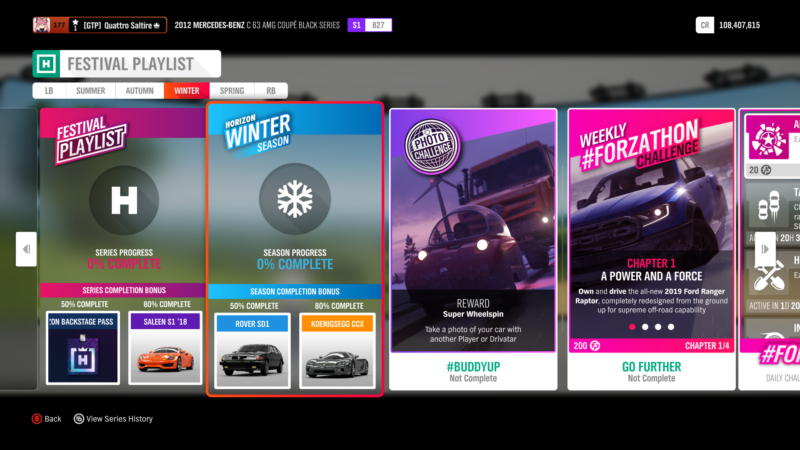Click the right arrow to scroll cards

(x=764, y=249)
